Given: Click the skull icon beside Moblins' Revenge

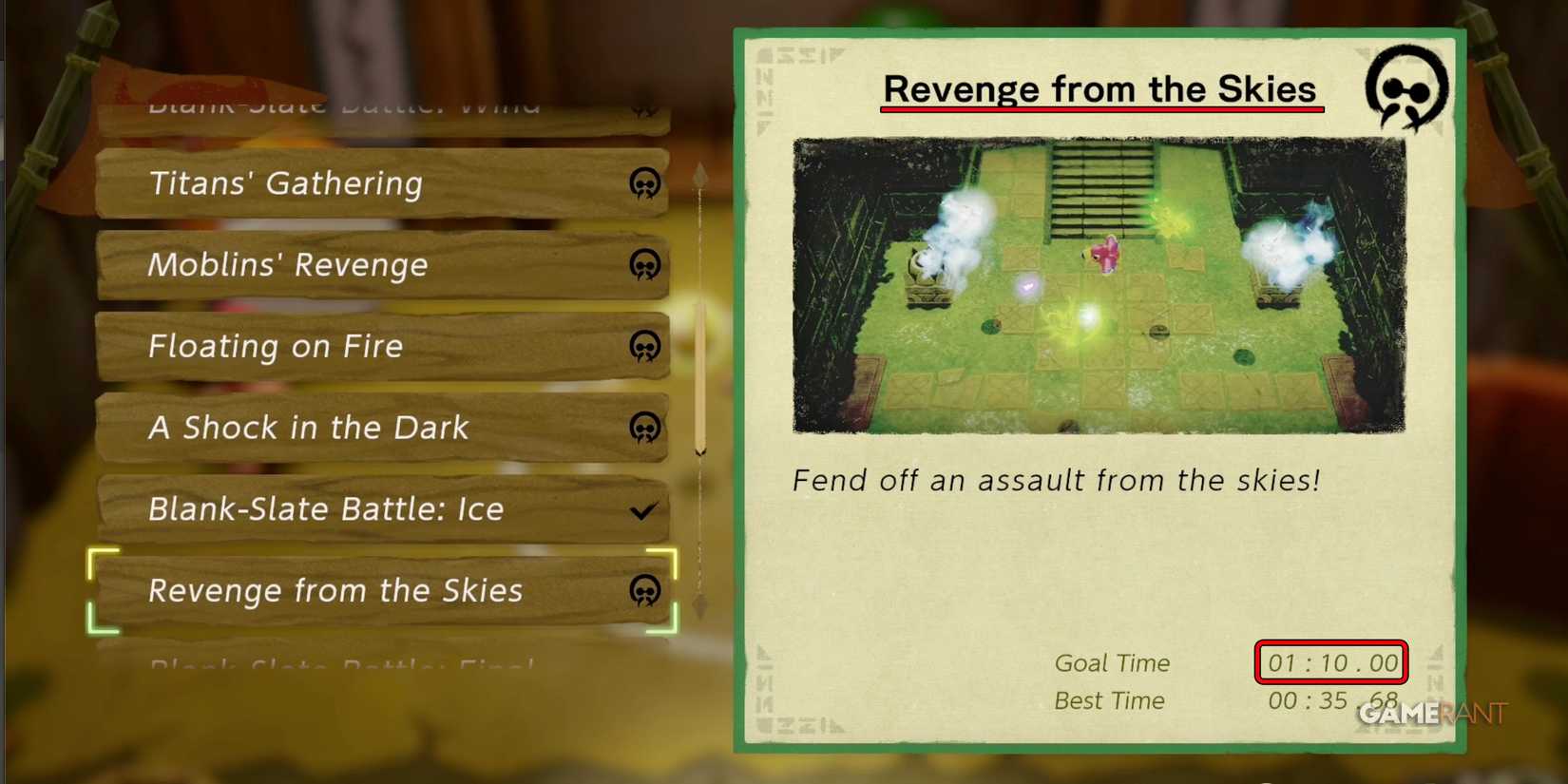Looking at the screenshot, I should coord(645,266).
